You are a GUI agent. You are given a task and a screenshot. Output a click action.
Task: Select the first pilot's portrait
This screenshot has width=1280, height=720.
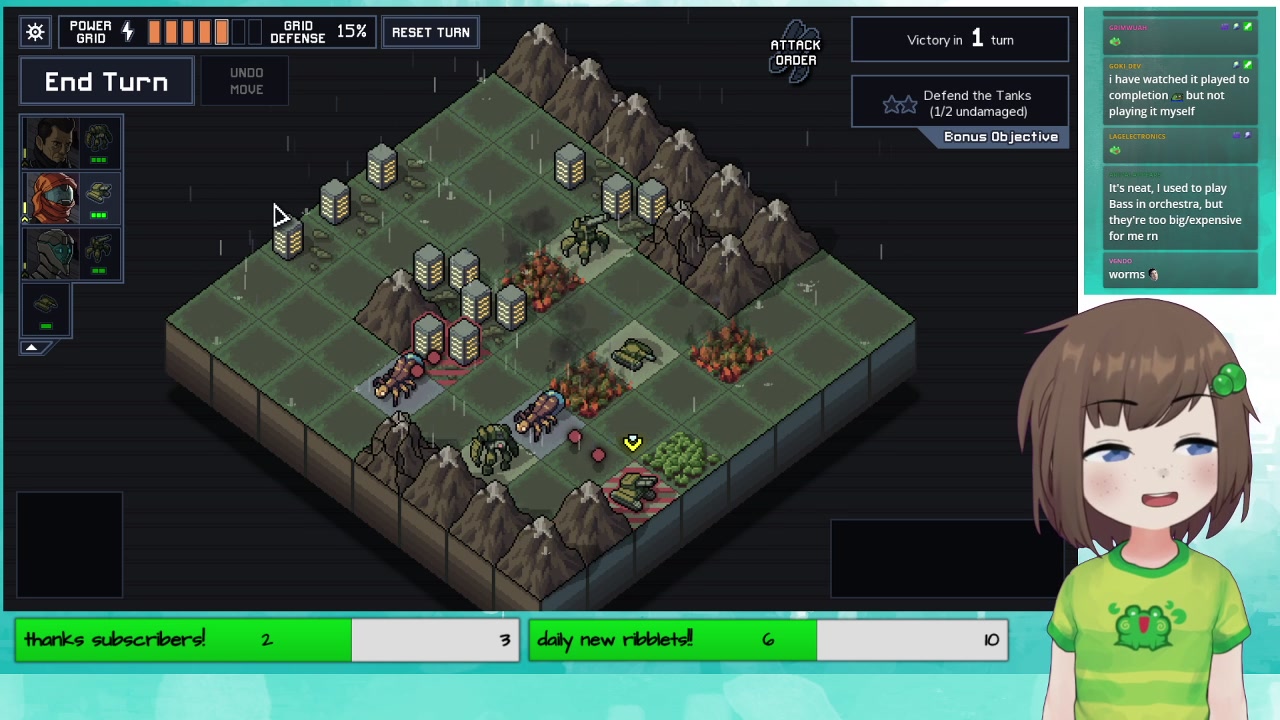[x=49, y=140]
